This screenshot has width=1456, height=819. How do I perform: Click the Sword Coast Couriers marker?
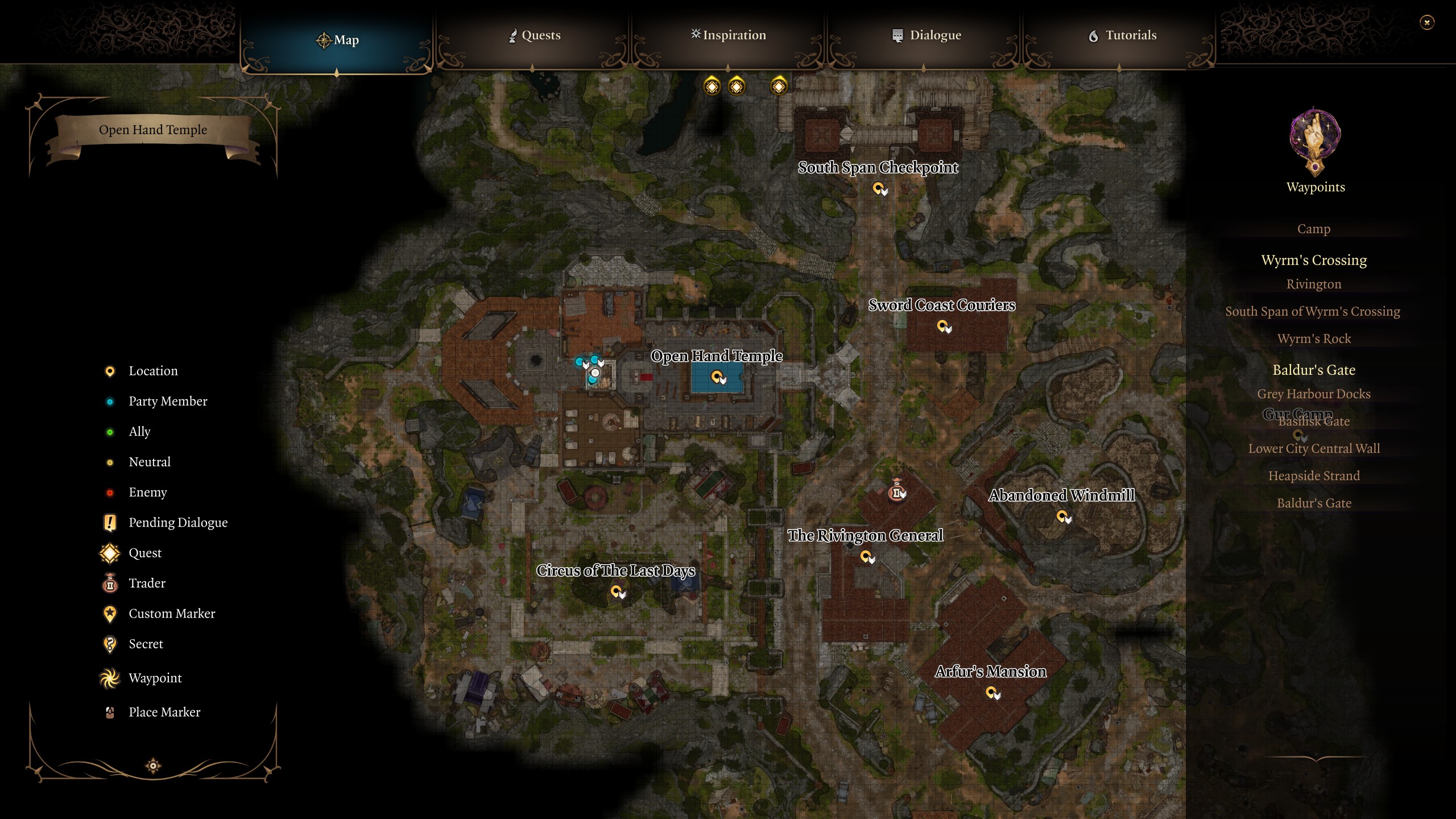(942, 327)
